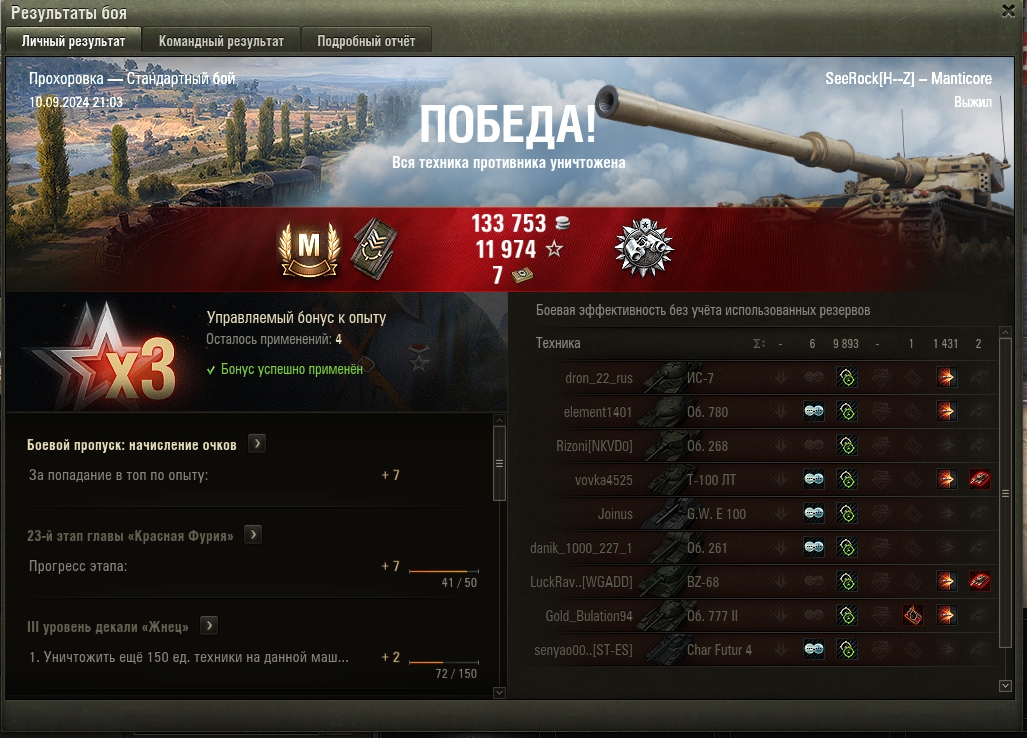Expand the Жнец decal mission details

tap(209, 626)
